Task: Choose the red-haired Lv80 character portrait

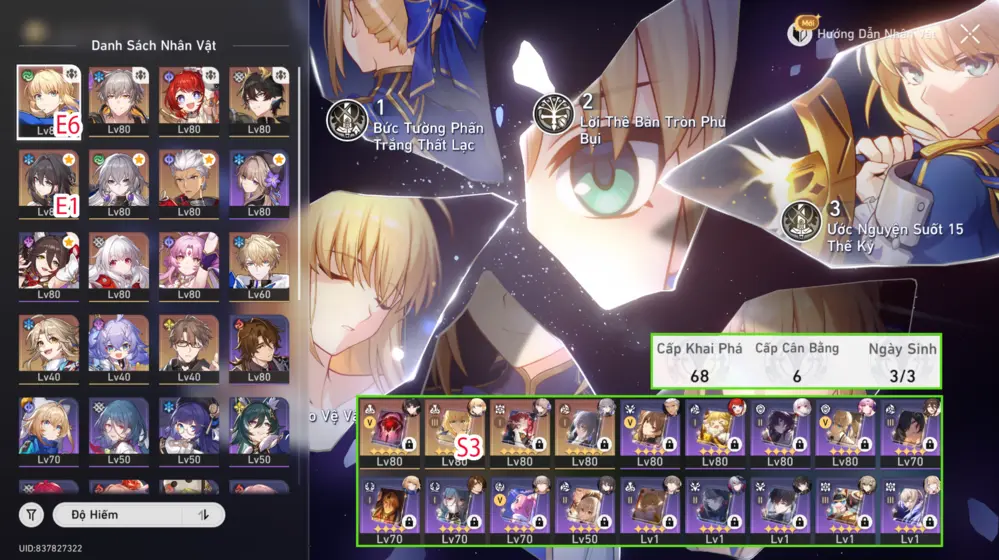Action: pos(189,101)
